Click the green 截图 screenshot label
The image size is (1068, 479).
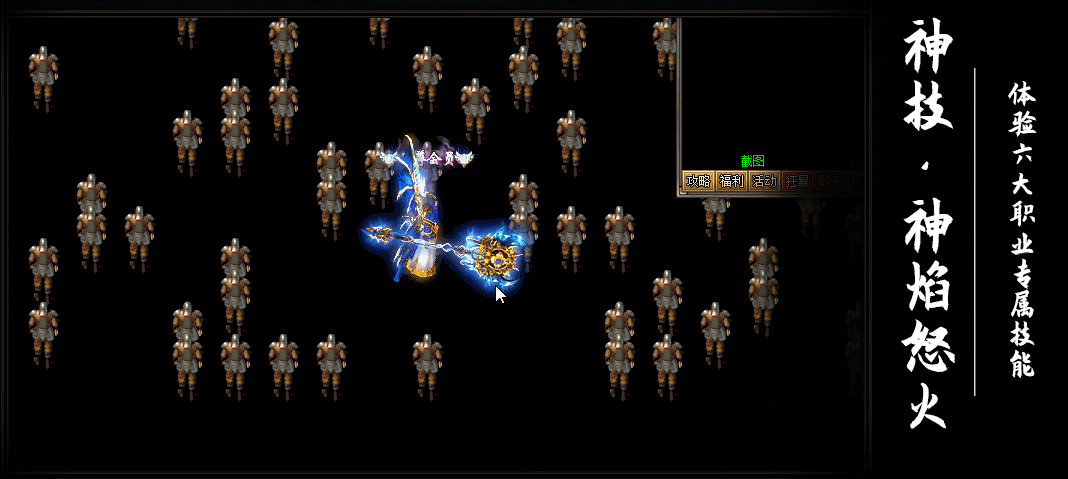752,161
